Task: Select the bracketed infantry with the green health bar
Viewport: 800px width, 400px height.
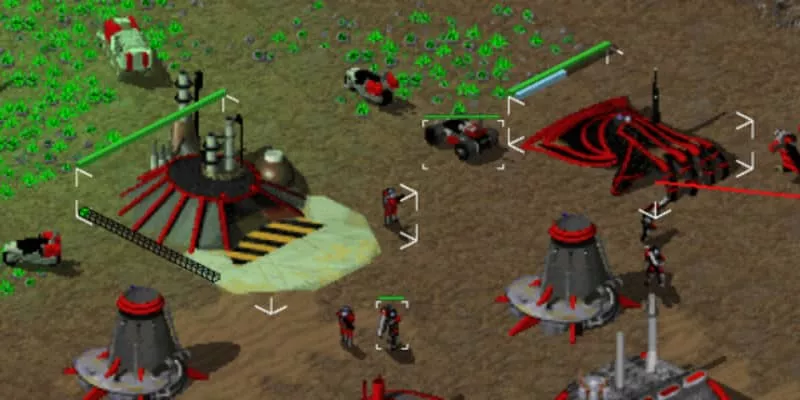Action: point(391,324)
